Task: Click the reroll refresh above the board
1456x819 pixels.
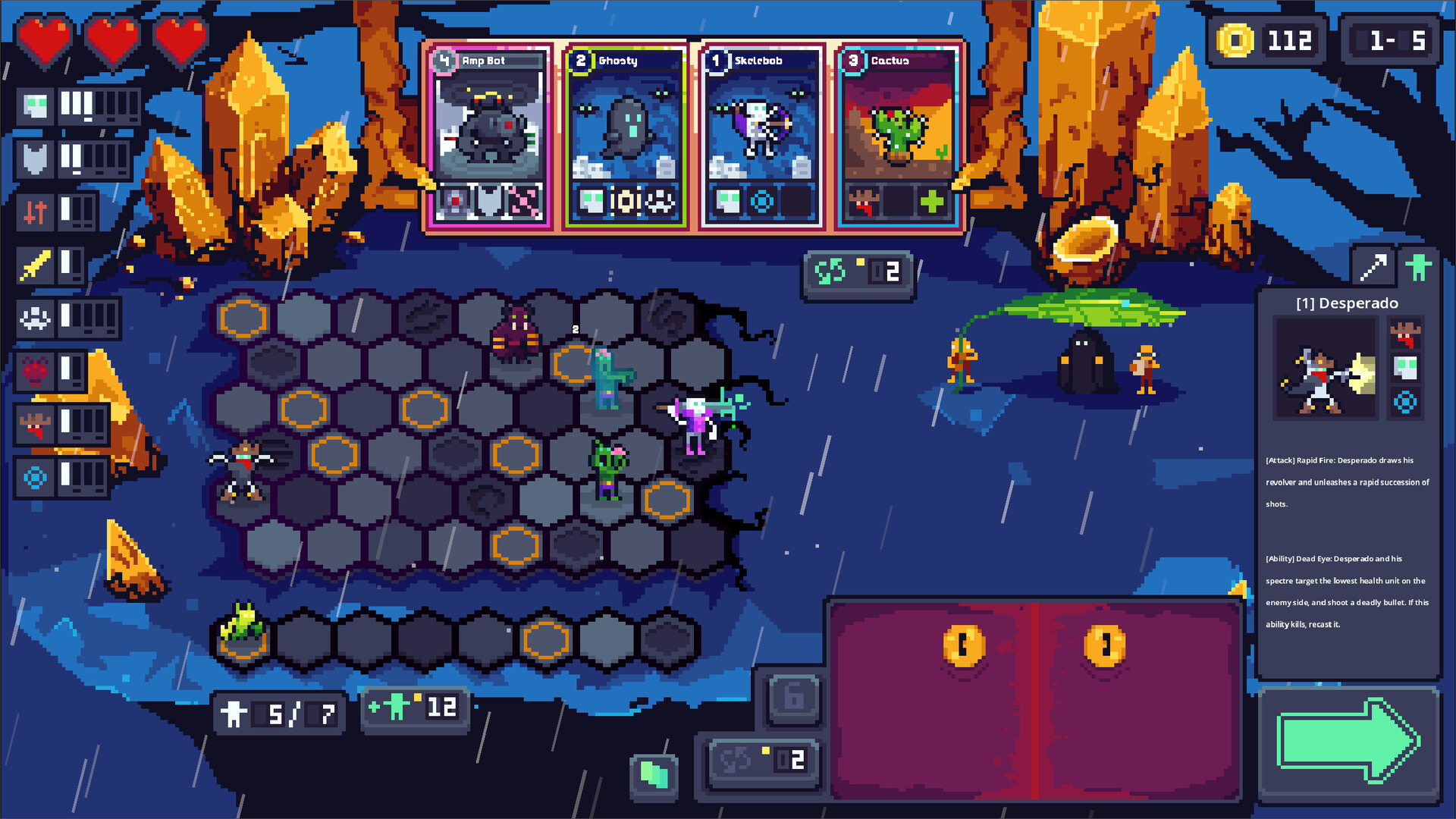Action: point(858,273)
